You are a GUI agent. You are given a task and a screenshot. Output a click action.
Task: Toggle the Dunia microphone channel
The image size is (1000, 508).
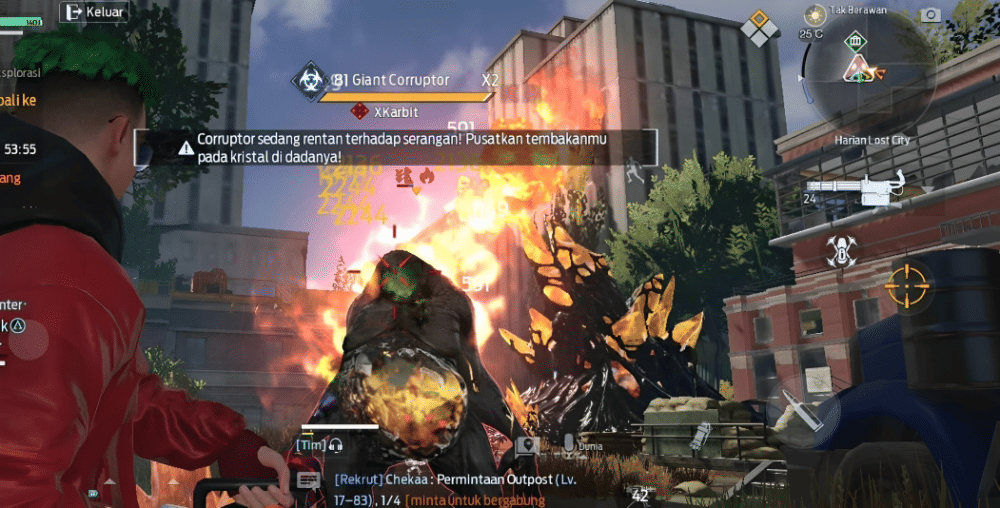[568, 445]
